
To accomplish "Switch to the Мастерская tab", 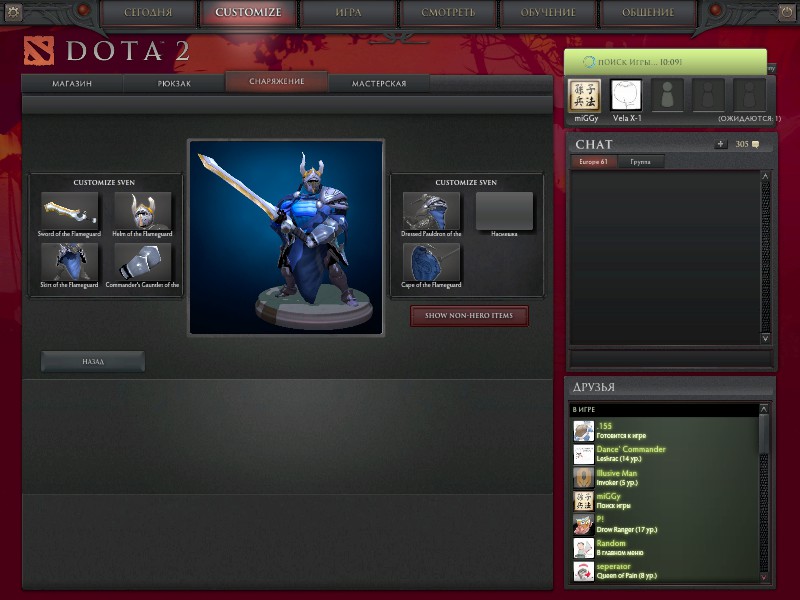I will 379,84.
